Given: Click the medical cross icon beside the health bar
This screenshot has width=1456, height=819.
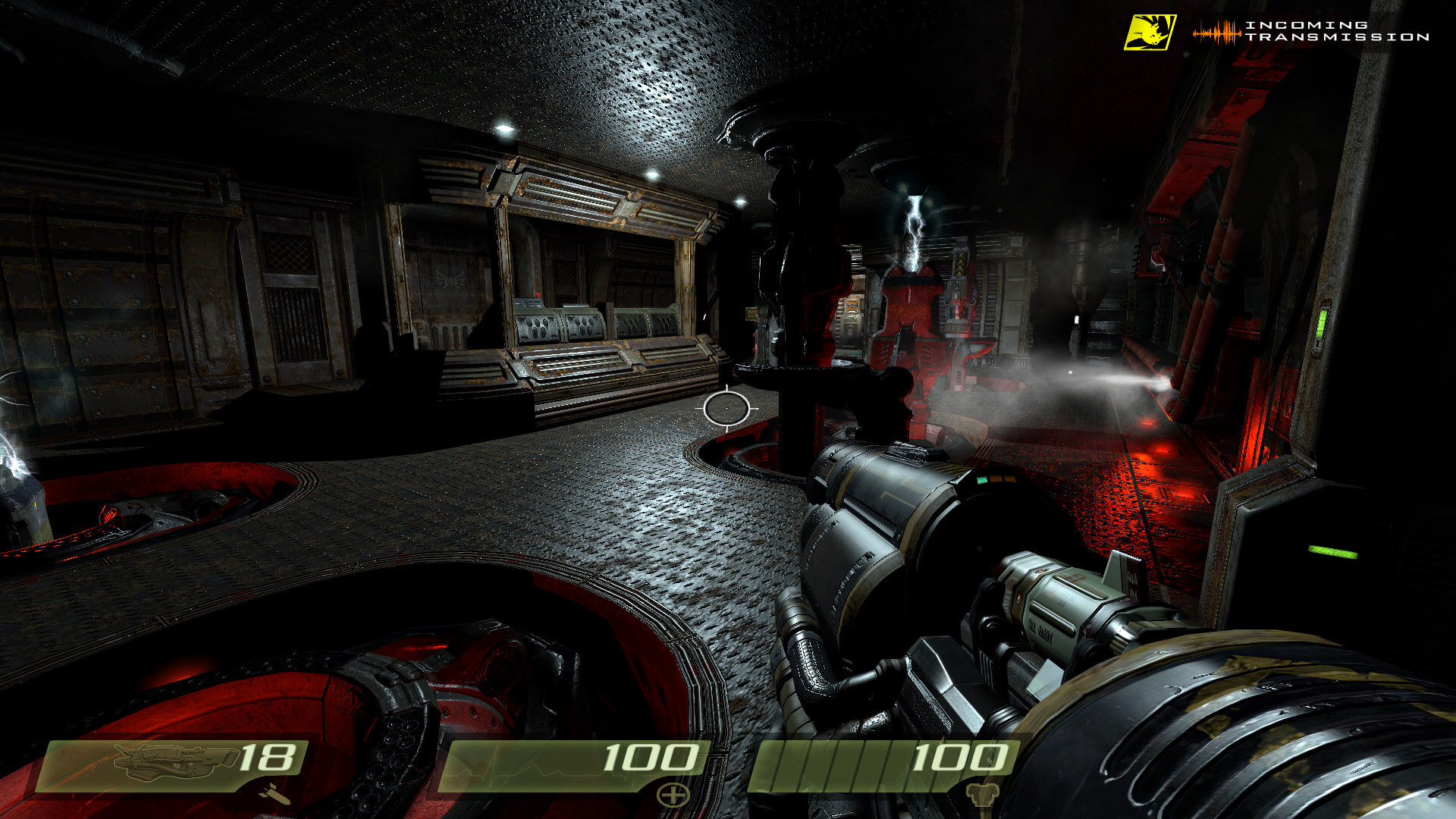Looking at the screenshot, I should pos(671,795).
